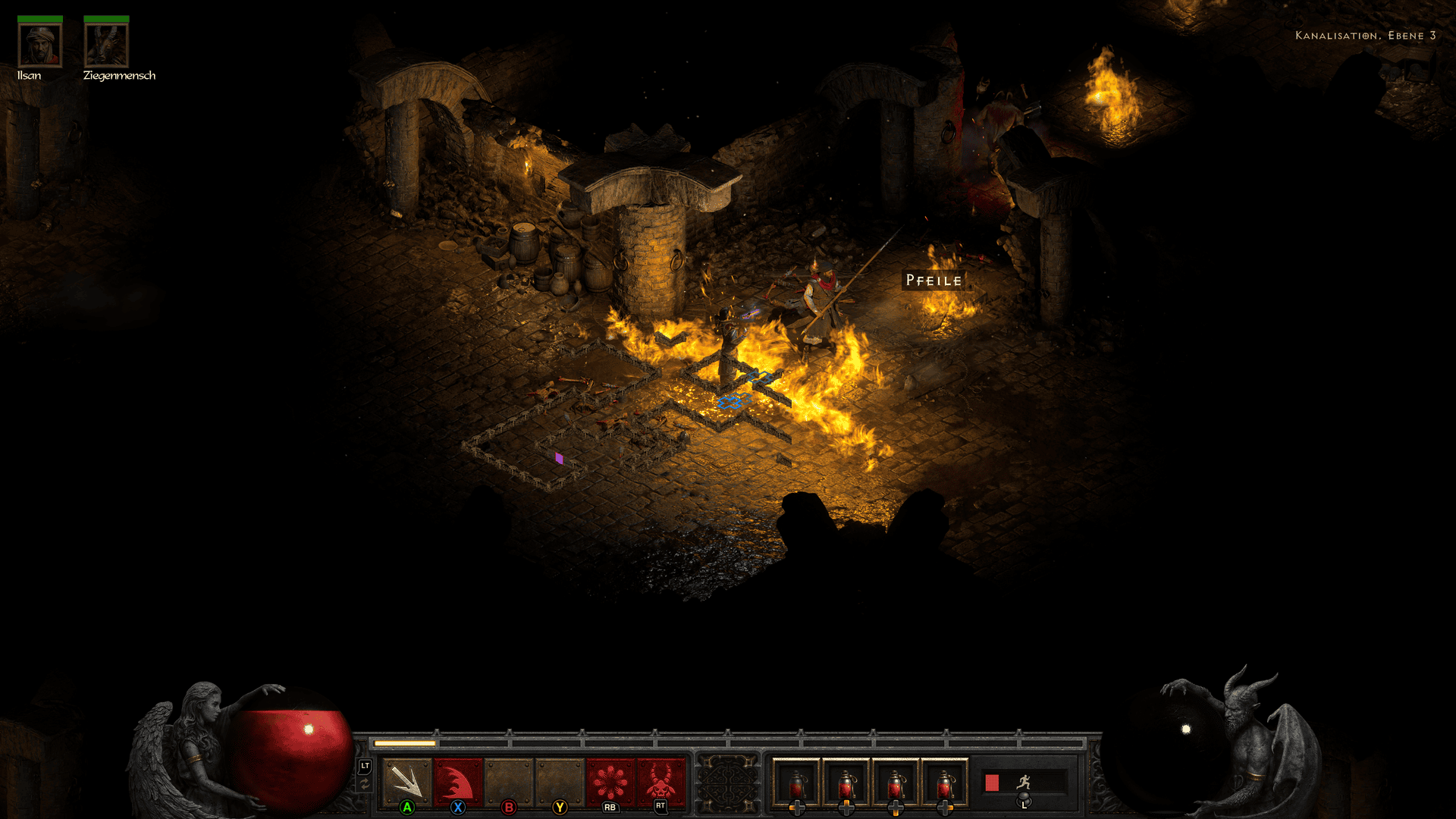Trigger the red ring-of-hands skill
Image resolution: width=1456 pixels, height=819 pixels.
point(610,781)
